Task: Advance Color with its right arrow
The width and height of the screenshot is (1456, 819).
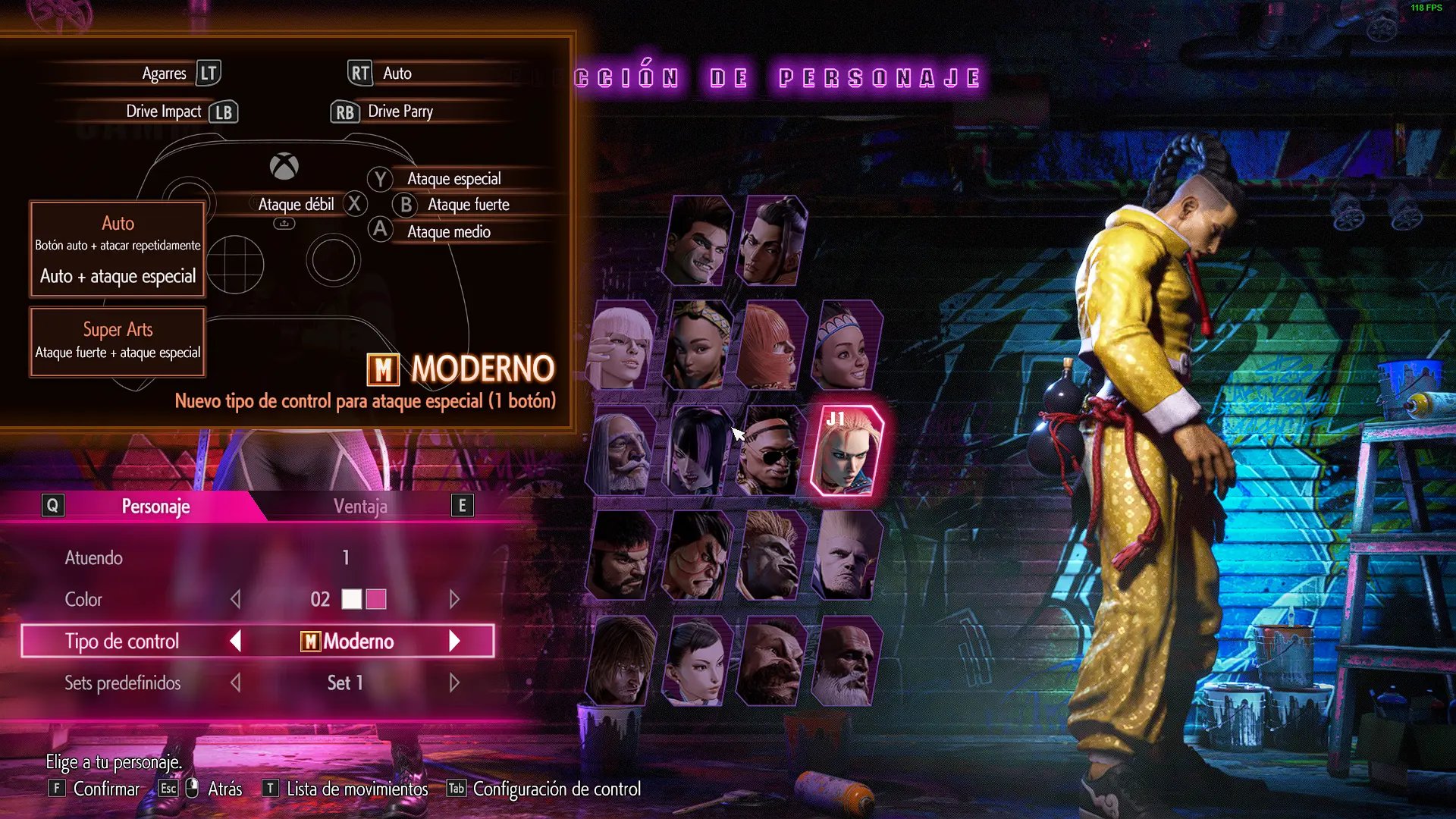Action: coord(454,600)
